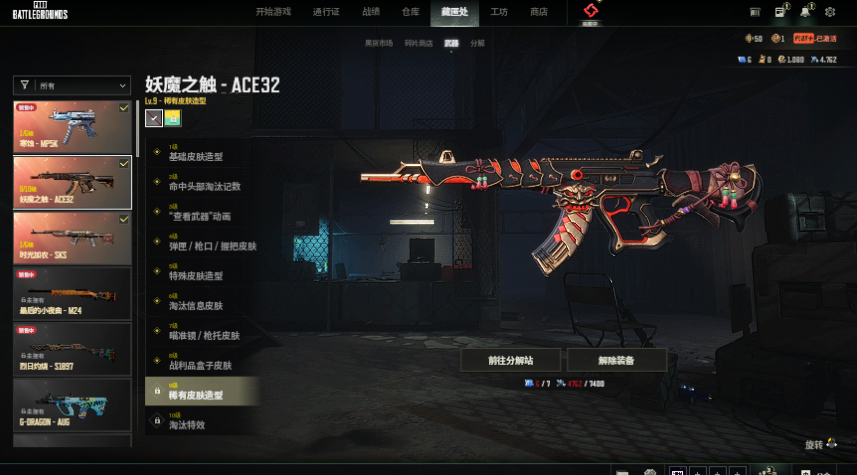The height and width of the screenshot is (475, 857).
Task: Click the 前往分解站 button
Action: 510,360
